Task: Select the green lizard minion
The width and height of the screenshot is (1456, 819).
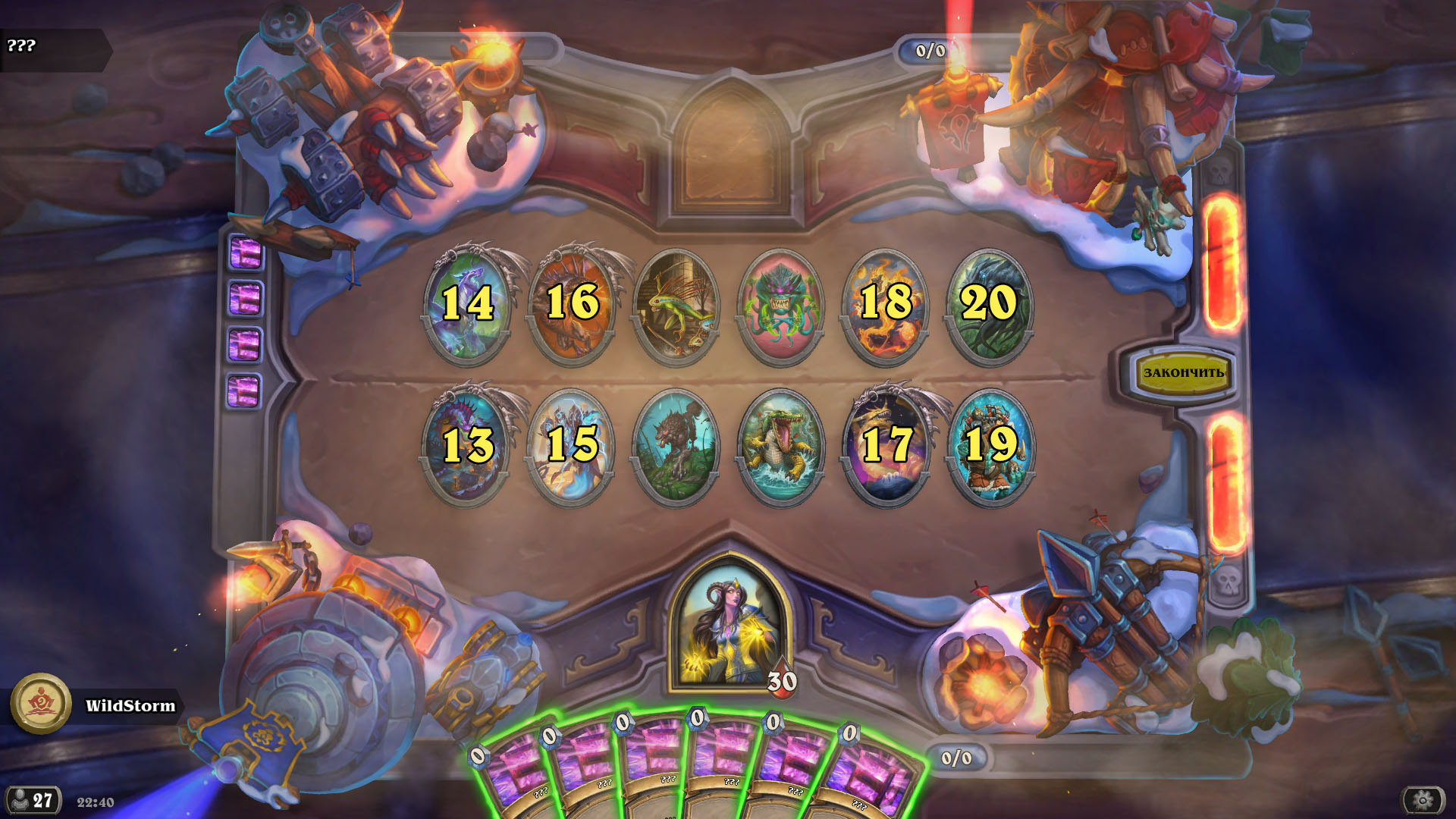Action: click(676, 306)
